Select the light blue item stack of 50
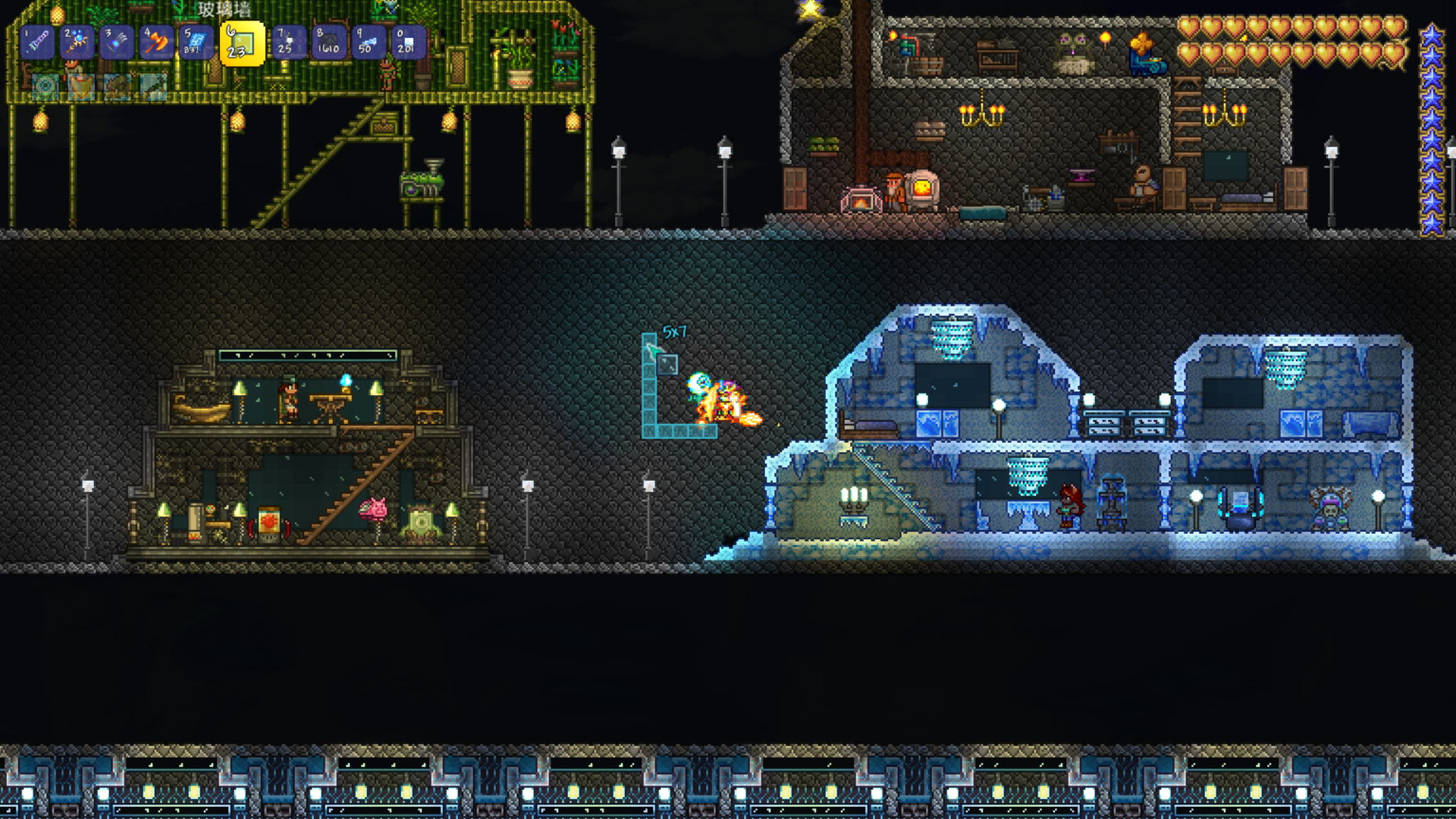The height and width of the screenshot is (819, 1456). point(369,42)
